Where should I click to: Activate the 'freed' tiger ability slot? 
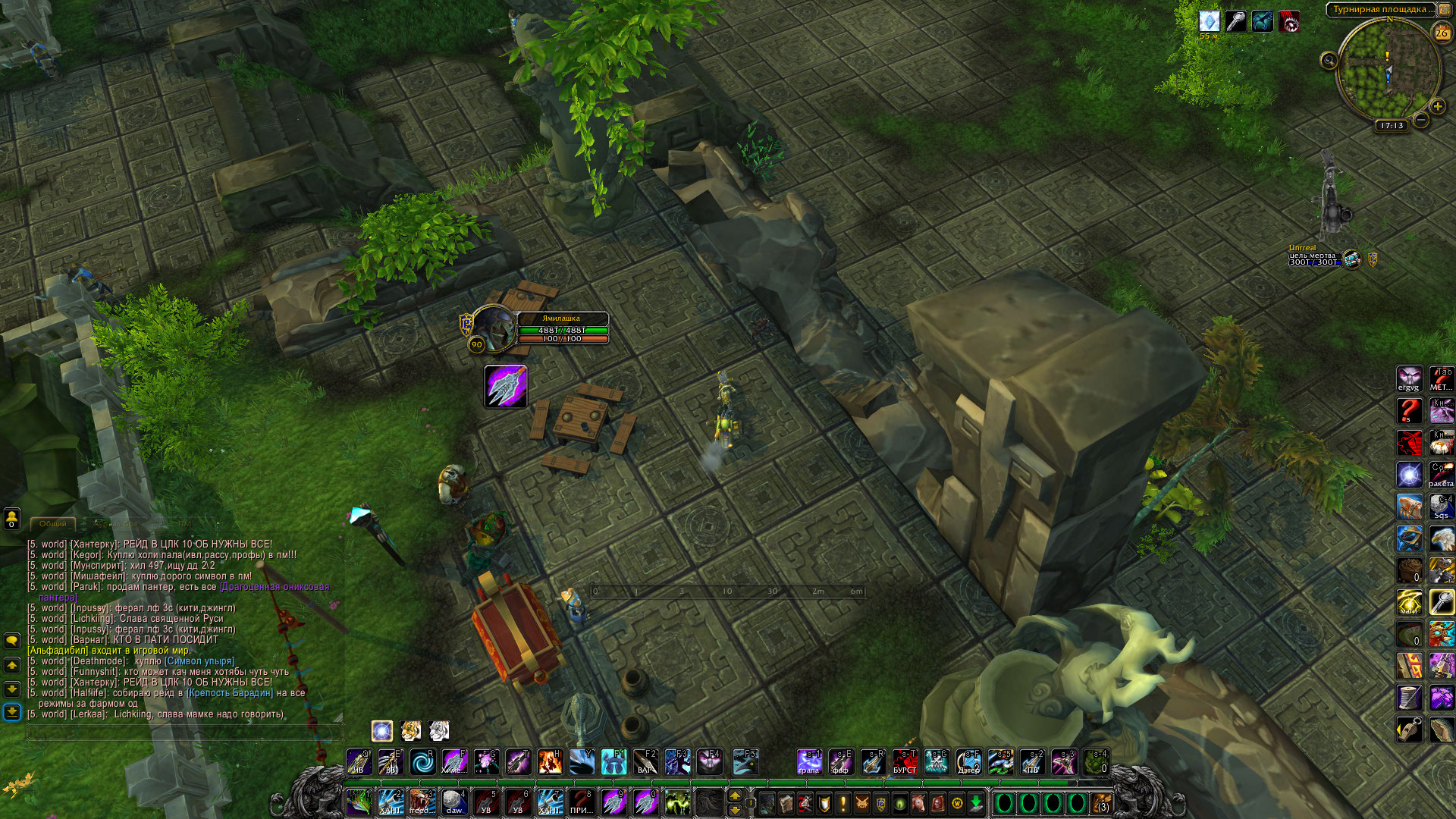pyautogui.click(x=422, y=802)
